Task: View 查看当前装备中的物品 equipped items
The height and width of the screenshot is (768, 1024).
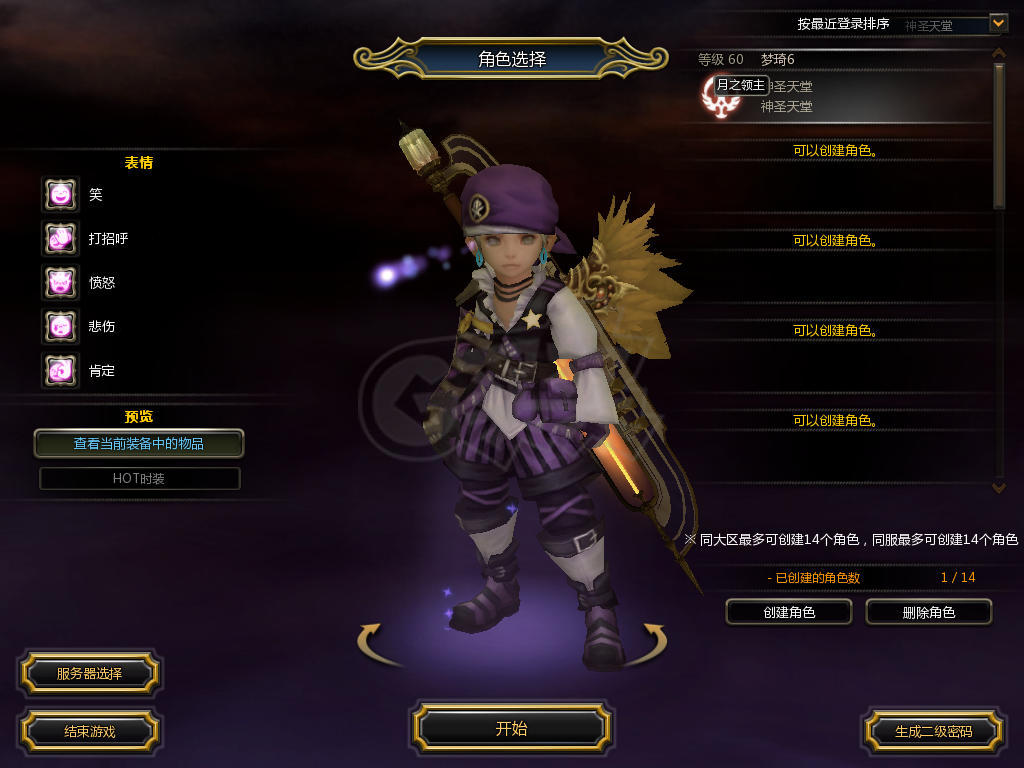Action: 139,443
